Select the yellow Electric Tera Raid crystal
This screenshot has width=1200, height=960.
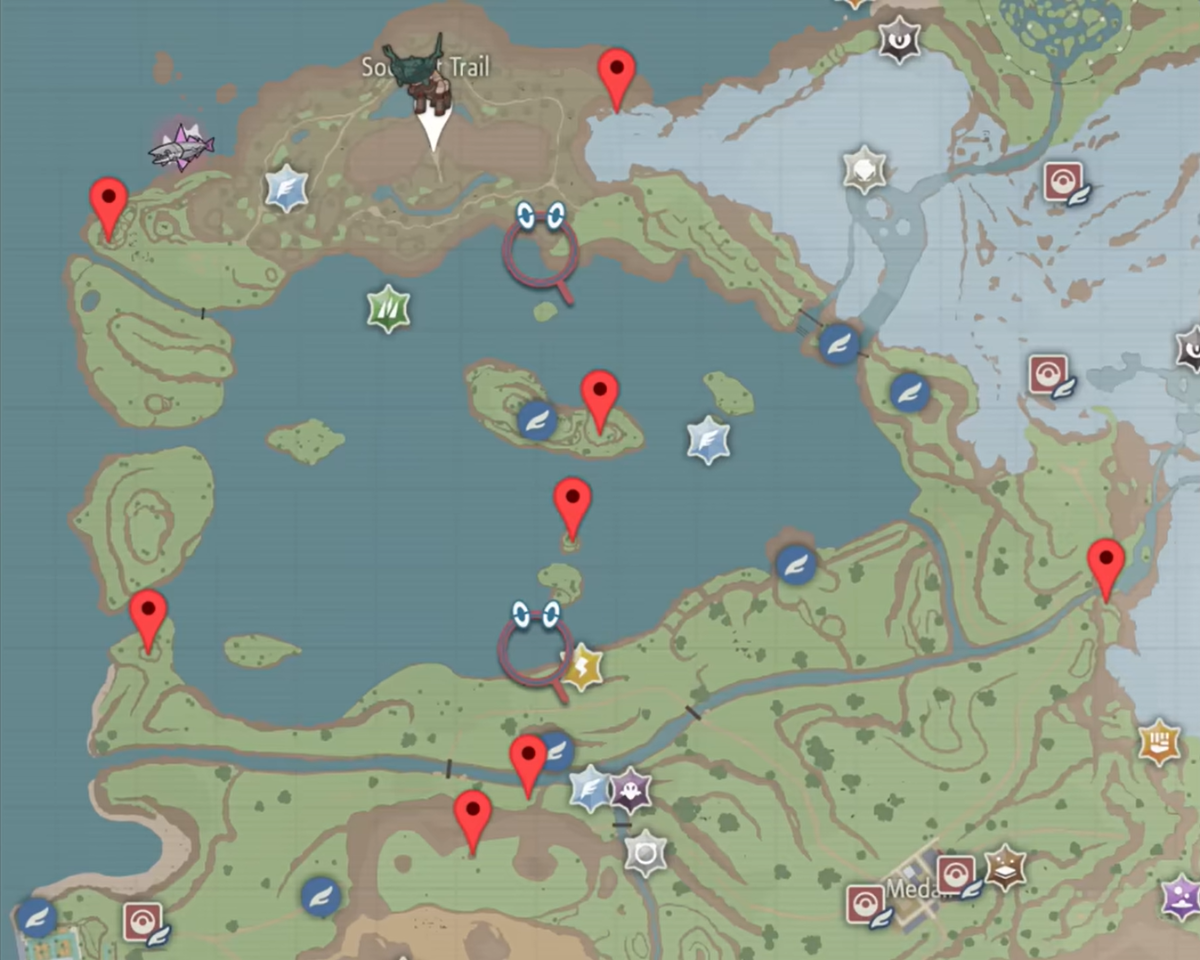[582, 667]
